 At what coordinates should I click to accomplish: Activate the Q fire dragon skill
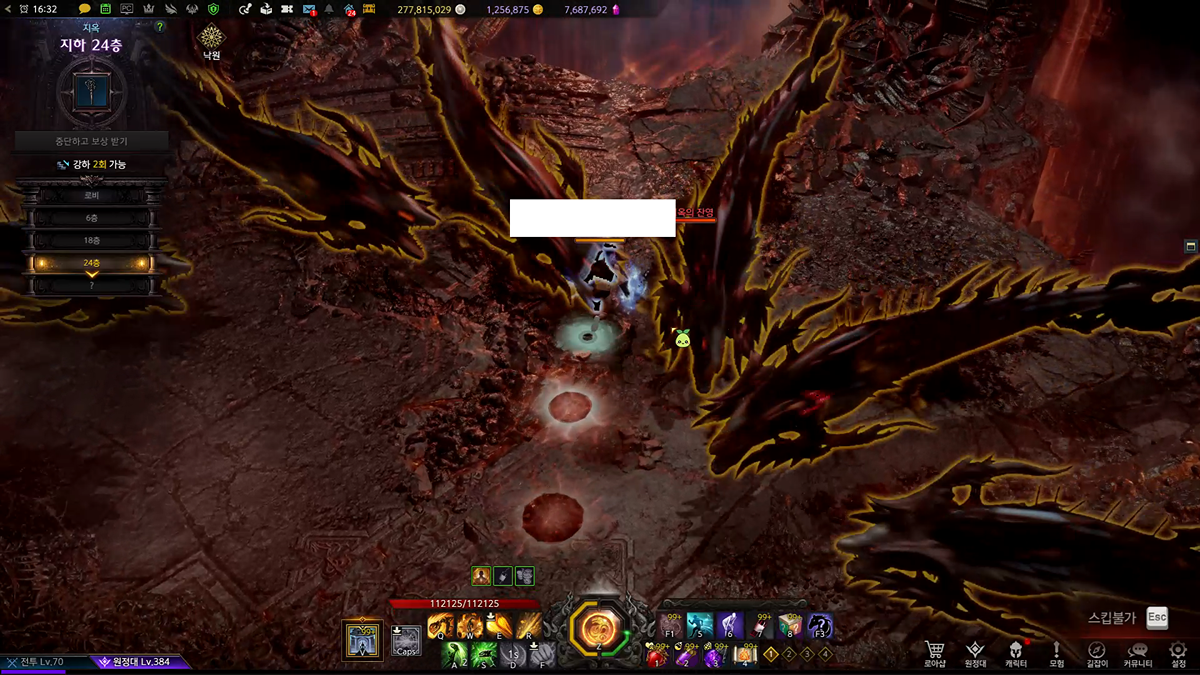click(x=440, y=626)
